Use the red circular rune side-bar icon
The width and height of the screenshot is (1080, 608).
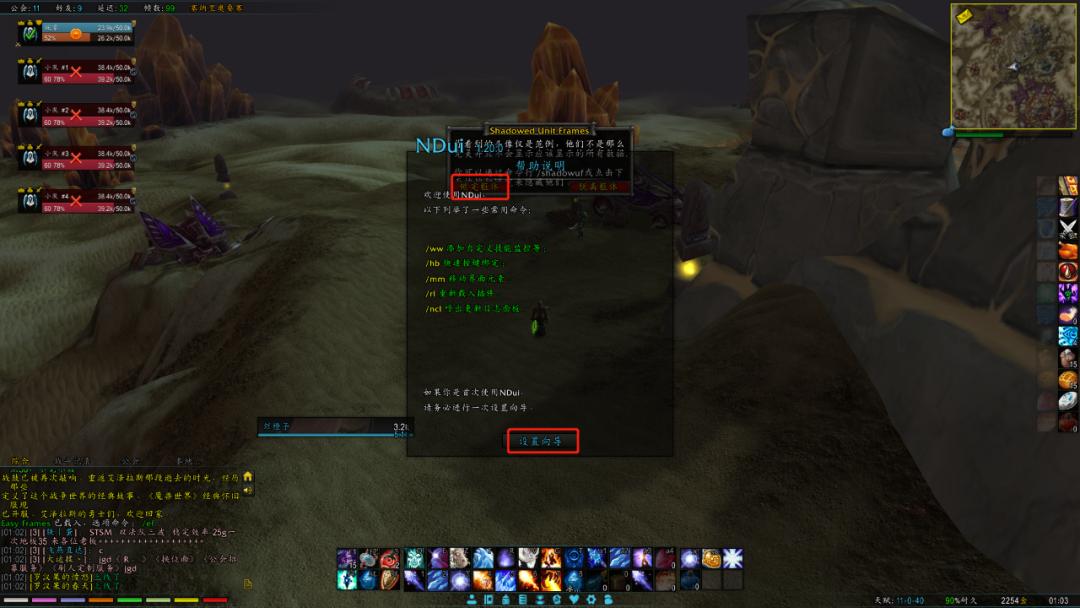(1069, 271)
